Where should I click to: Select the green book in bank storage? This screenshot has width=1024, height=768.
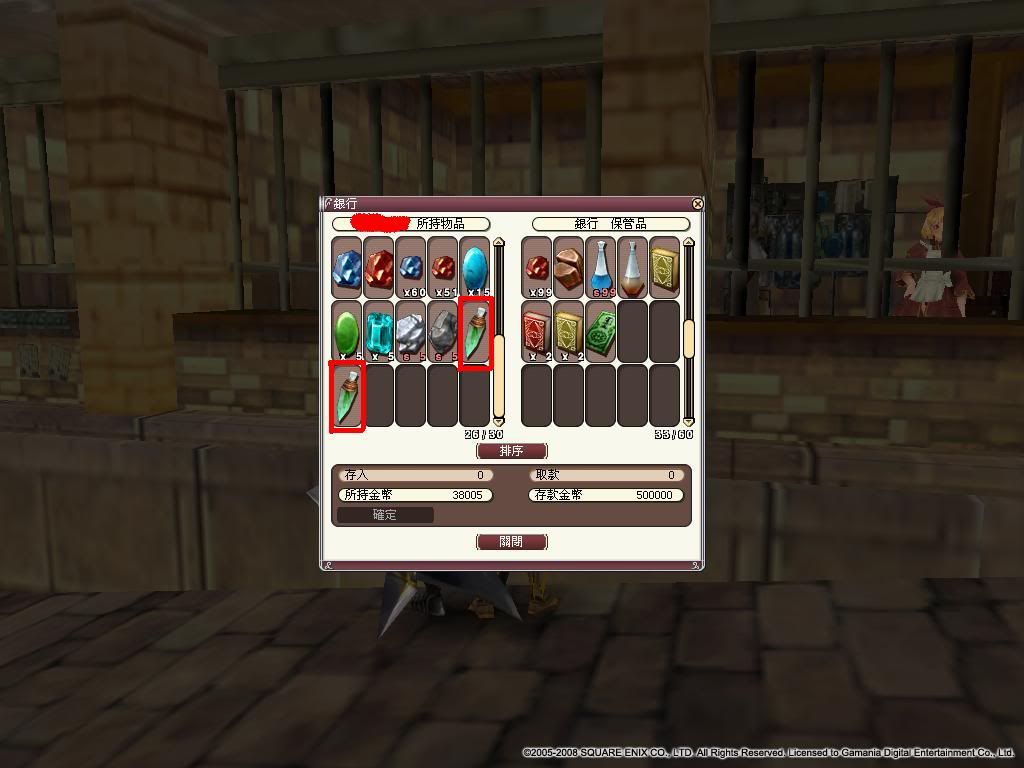[602, 331]
